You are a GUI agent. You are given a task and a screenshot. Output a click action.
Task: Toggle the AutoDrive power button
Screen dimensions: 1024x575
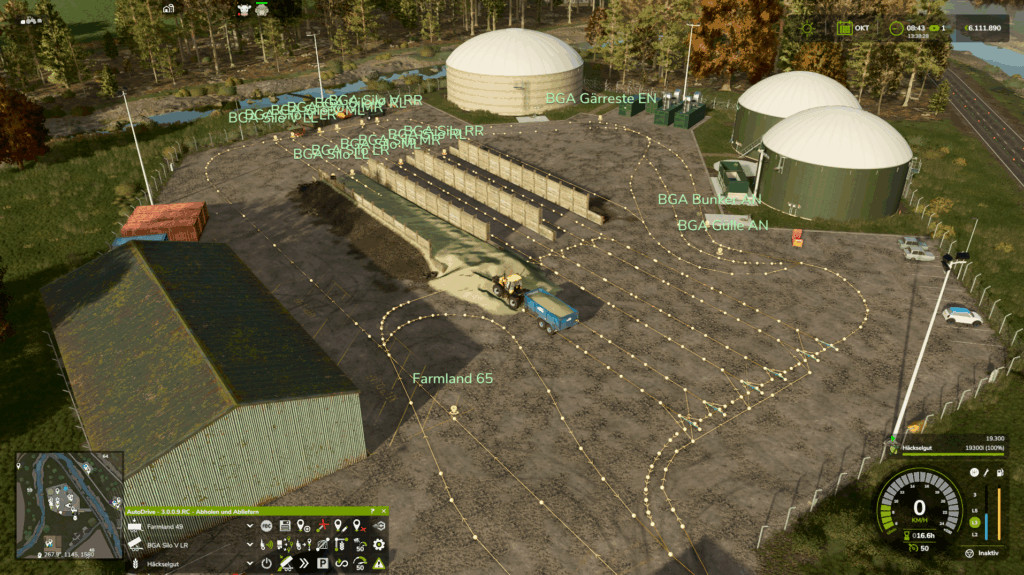tap(267, 563)
